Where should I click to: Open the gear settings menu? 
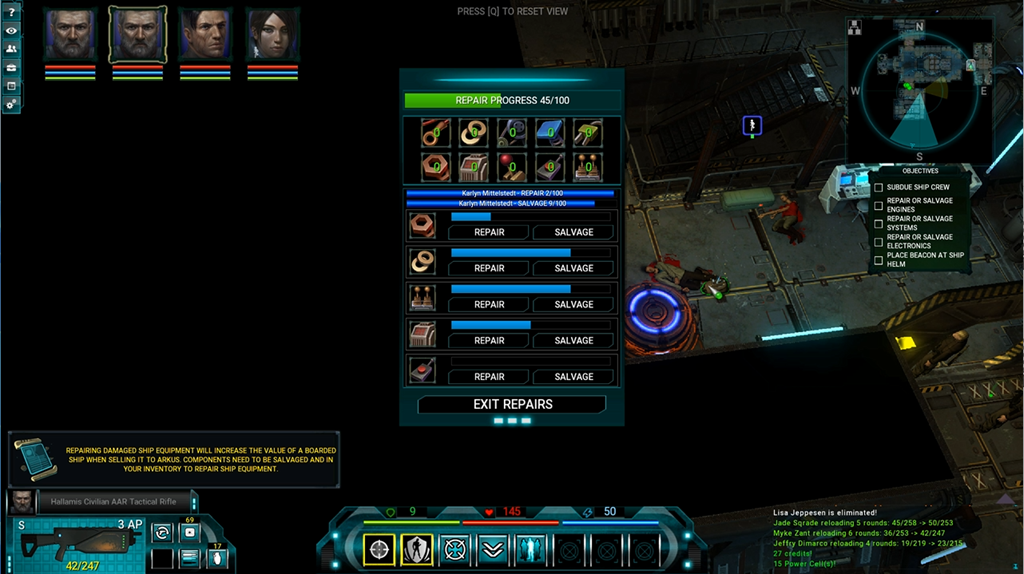(11, 103)
